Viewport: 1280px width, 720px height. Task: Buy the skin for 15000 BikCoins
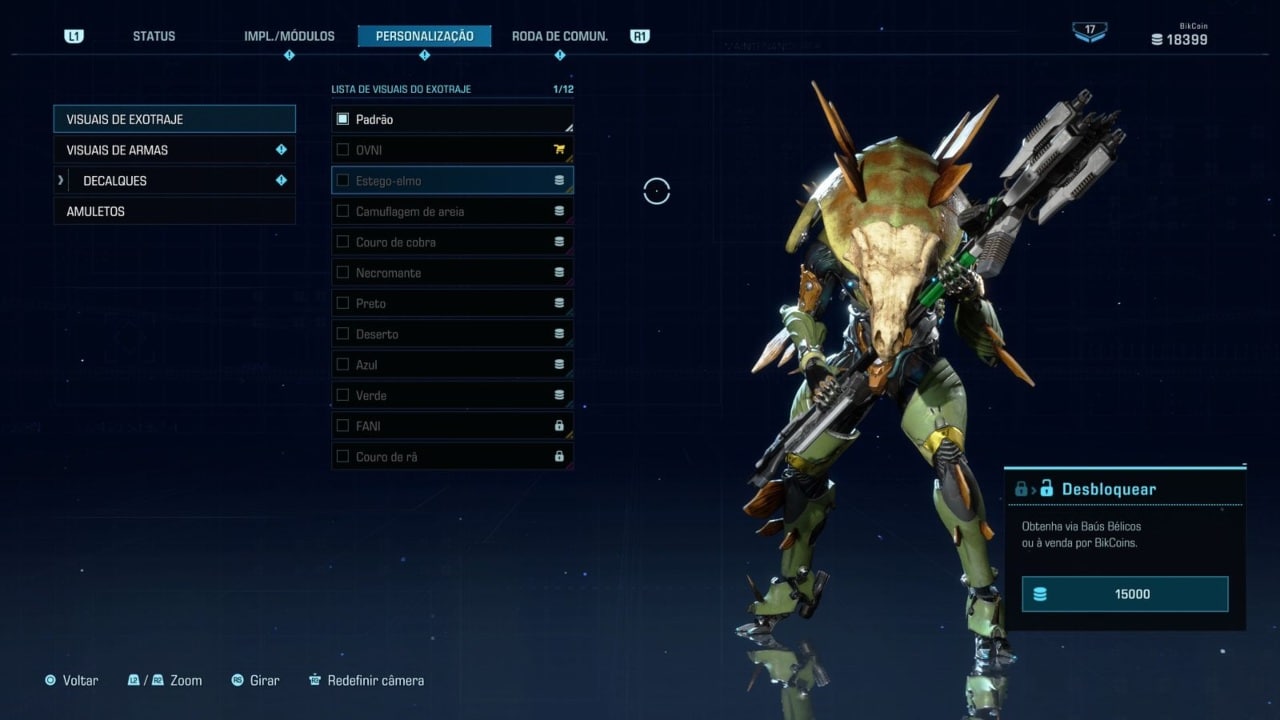(x=1124, y=594)
